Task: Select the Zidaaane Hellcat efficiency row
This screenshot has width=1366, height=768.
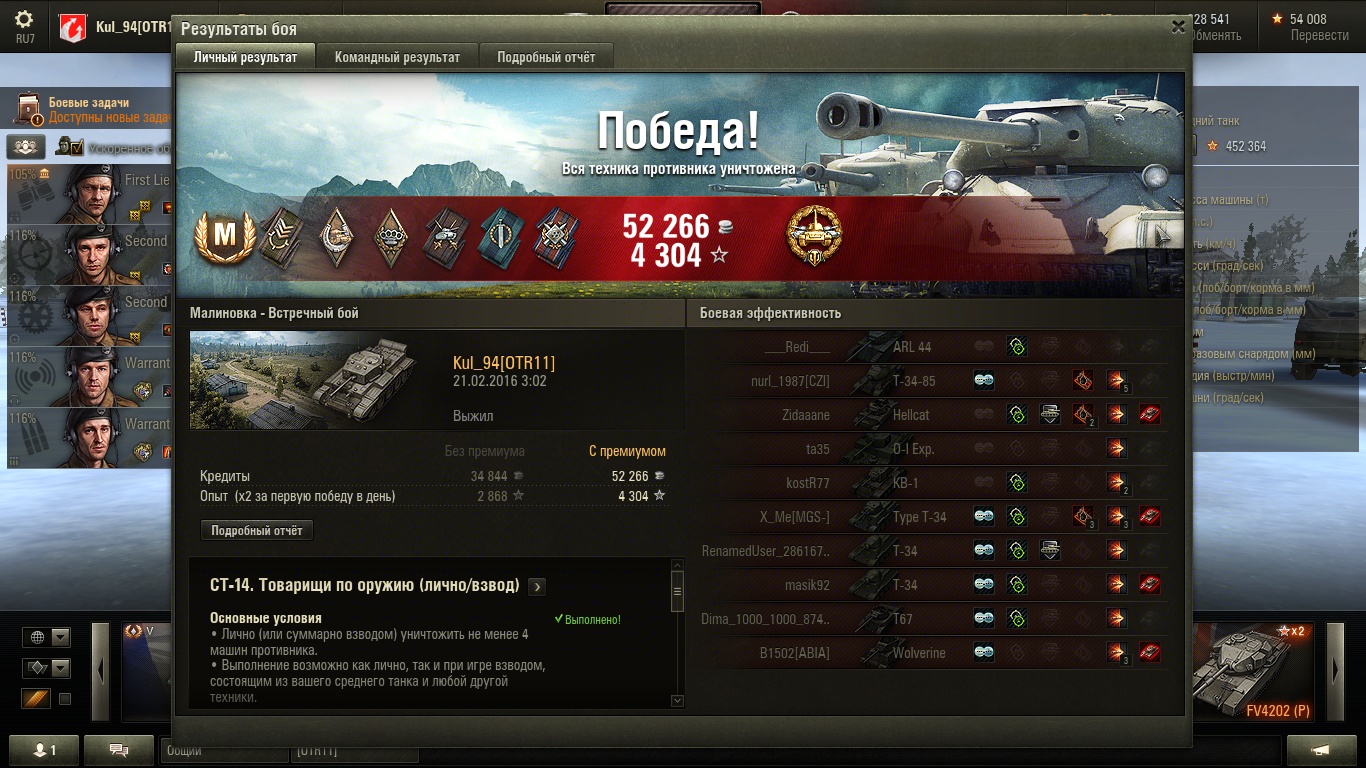Action: click(x=930, y=415)
